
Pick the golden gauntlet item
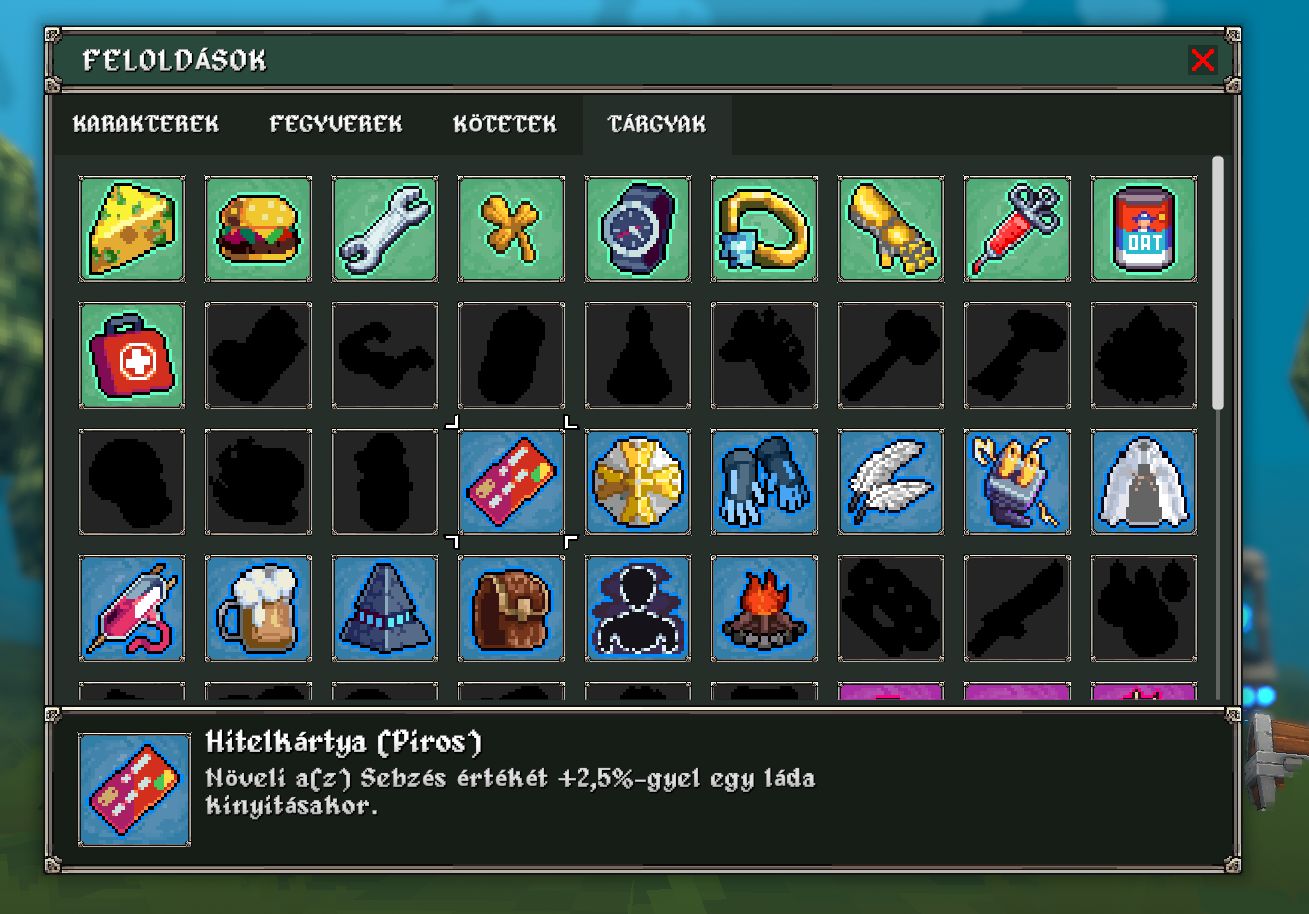point(891,229)
